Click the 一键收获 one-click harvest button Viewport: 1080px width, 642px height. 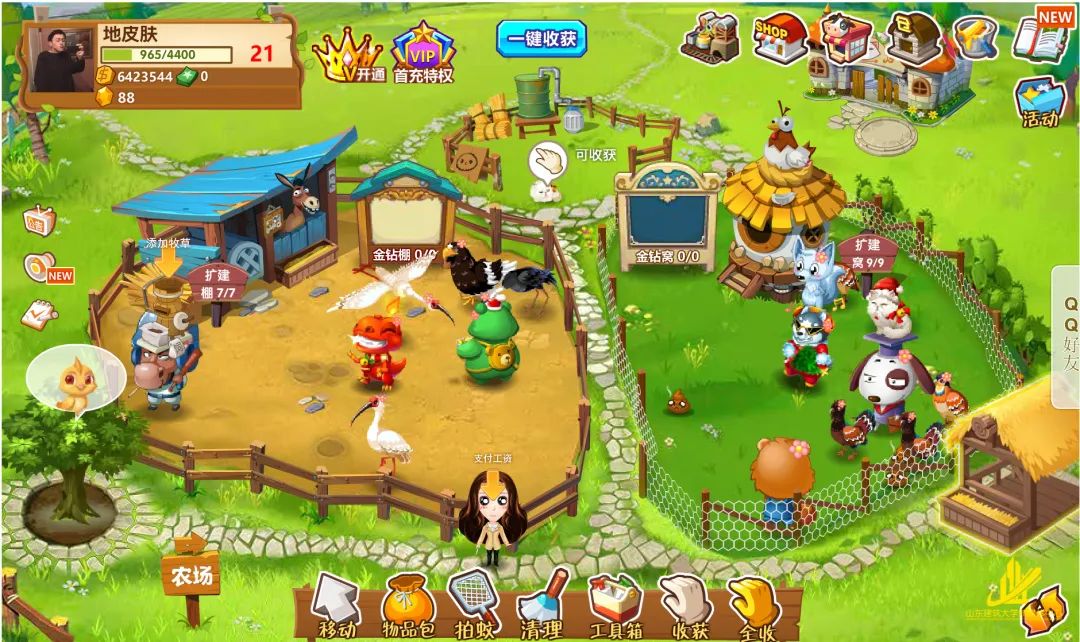tap(541, 39)
